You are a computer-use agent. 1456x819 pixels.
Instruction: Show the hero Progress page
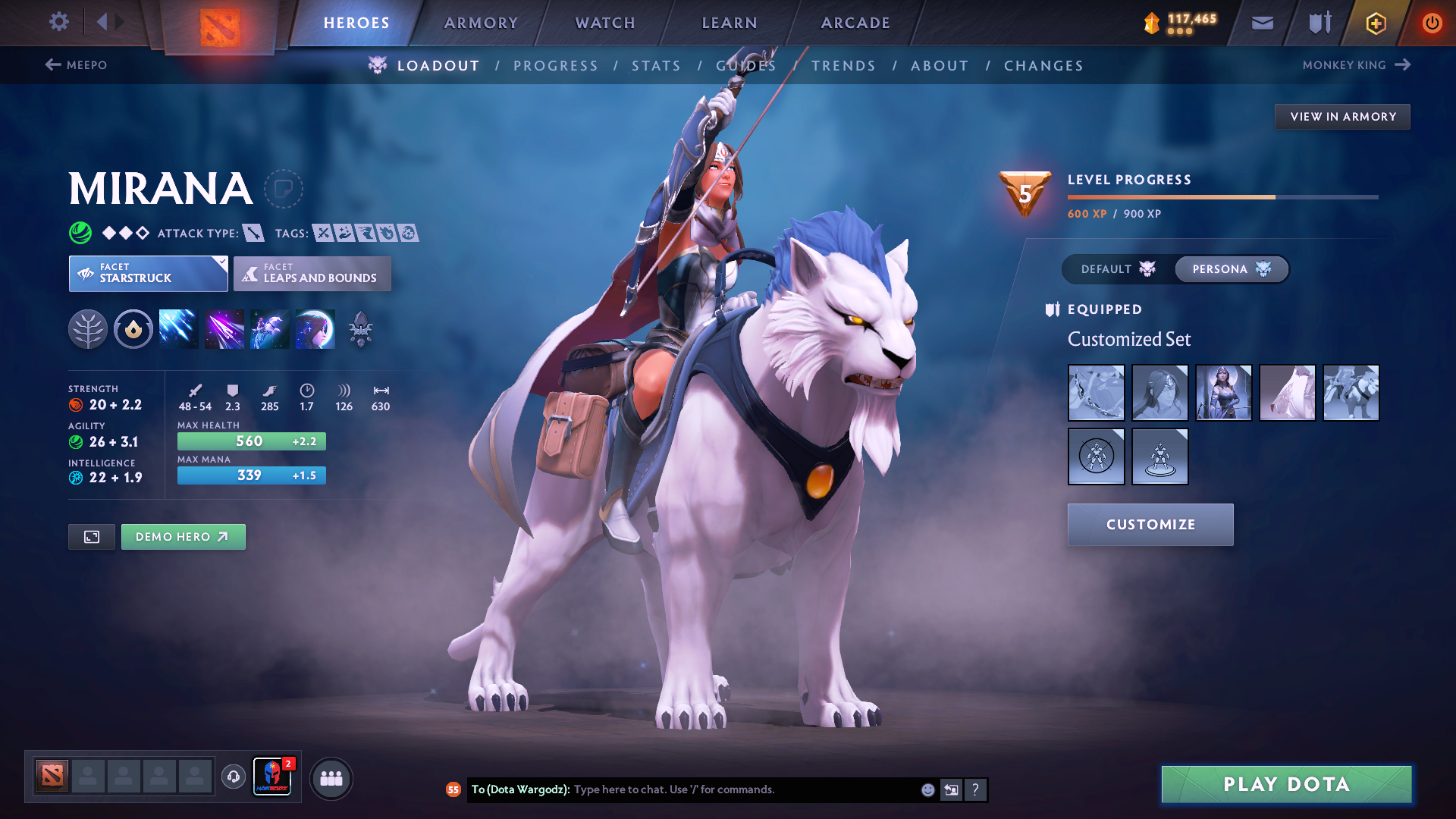coord(556,66)
